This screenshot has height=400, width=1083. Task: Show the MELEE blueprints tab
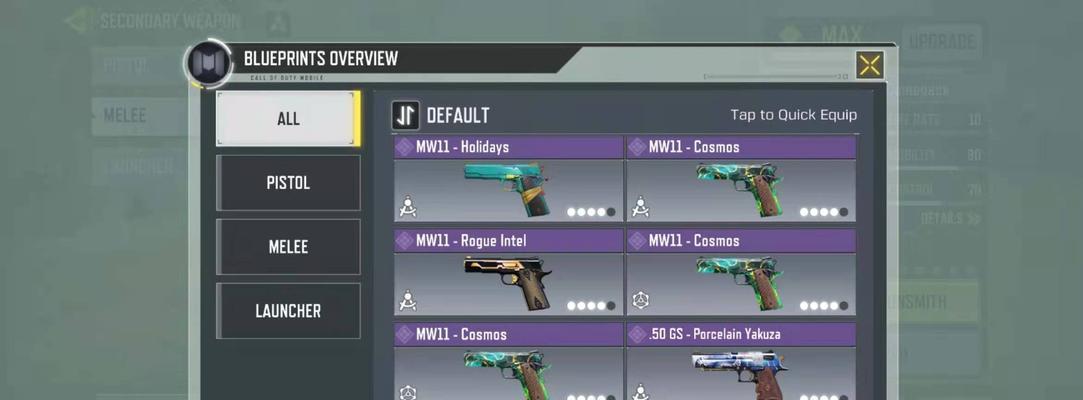[x=288, y=247]
